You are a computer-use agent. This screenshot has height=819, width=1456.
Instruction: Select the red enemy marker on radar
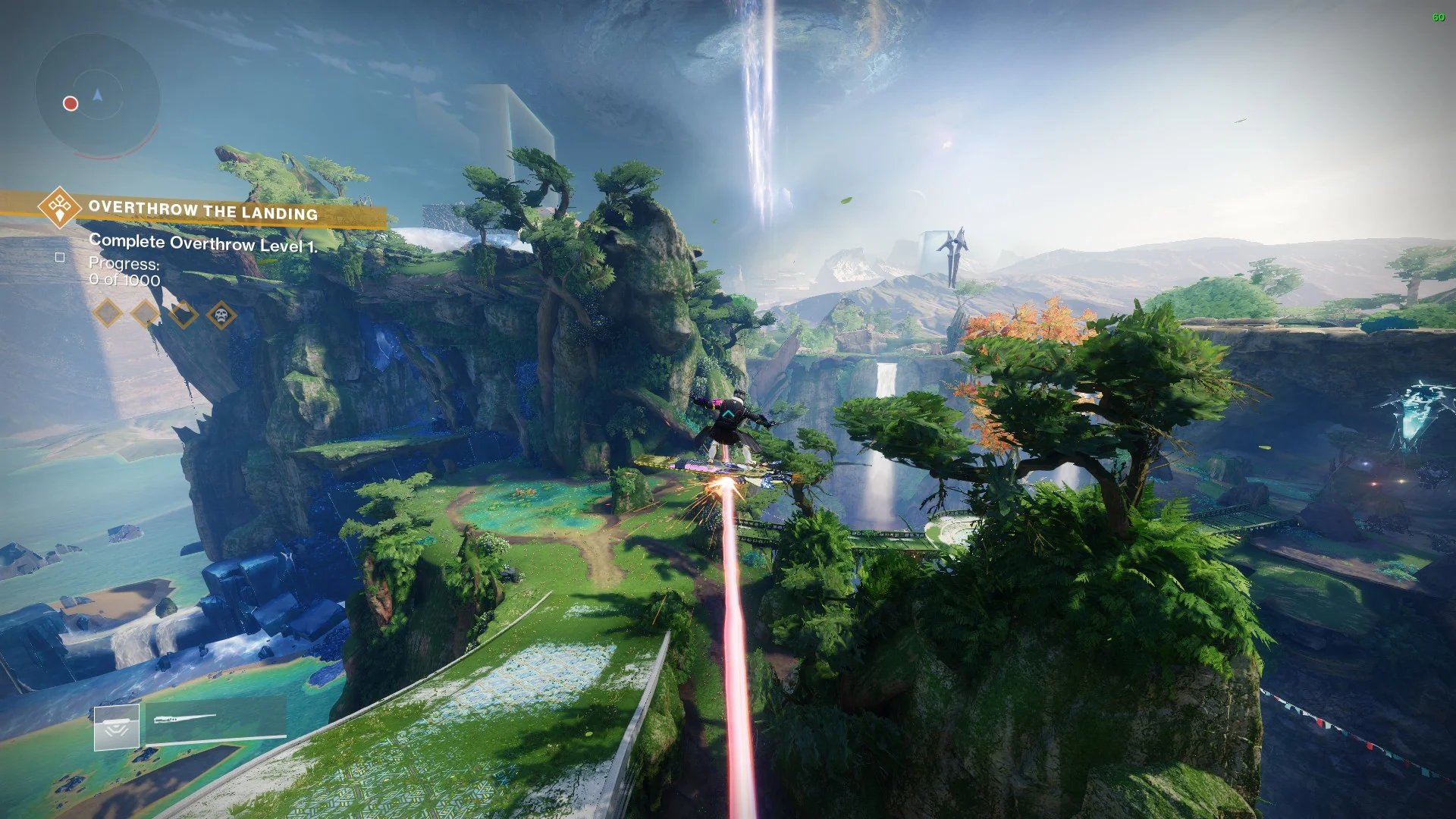coord(71,103)
